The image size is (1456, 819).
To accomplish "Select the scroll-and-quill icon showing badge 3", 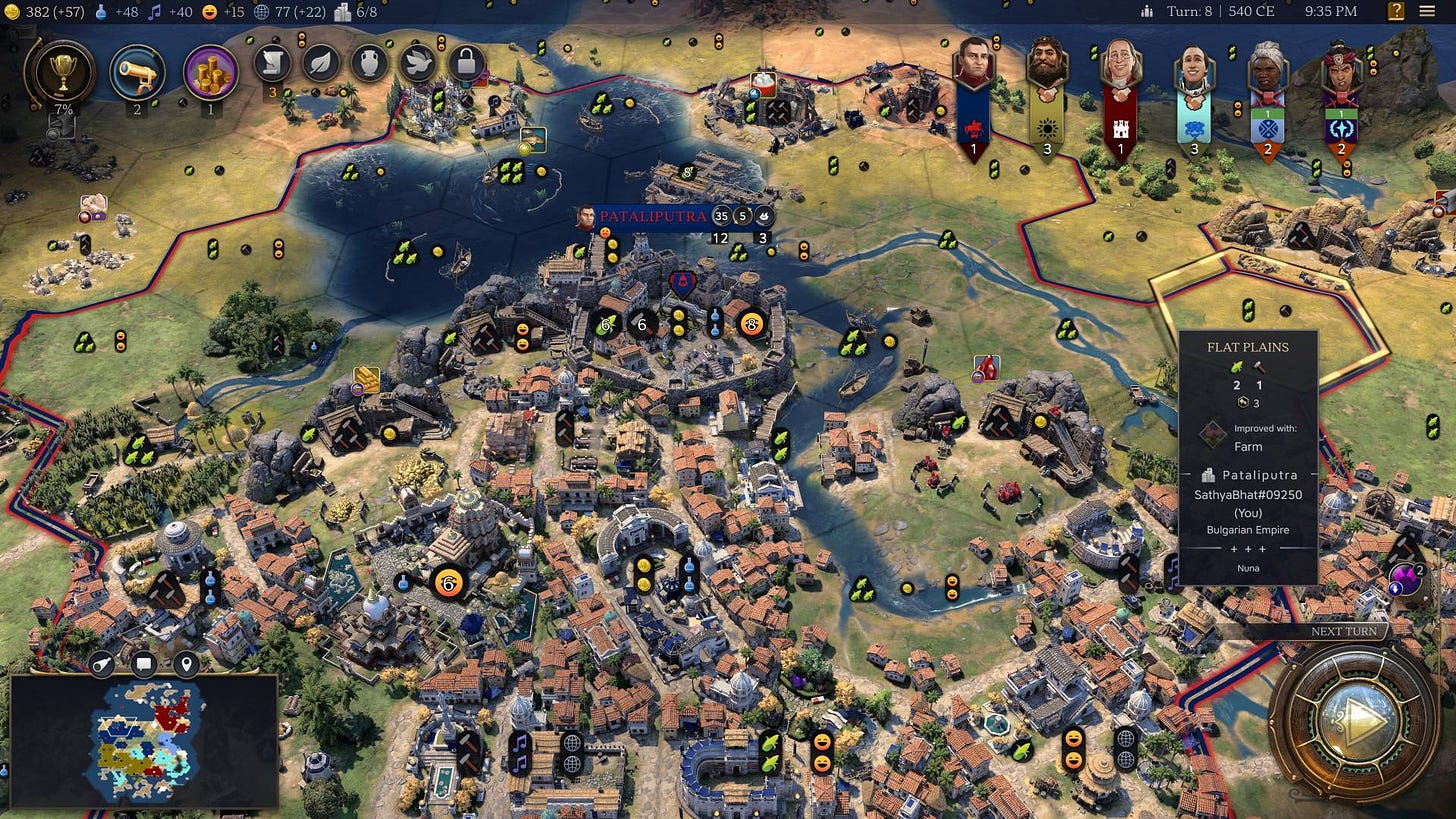I will point(271,63).
